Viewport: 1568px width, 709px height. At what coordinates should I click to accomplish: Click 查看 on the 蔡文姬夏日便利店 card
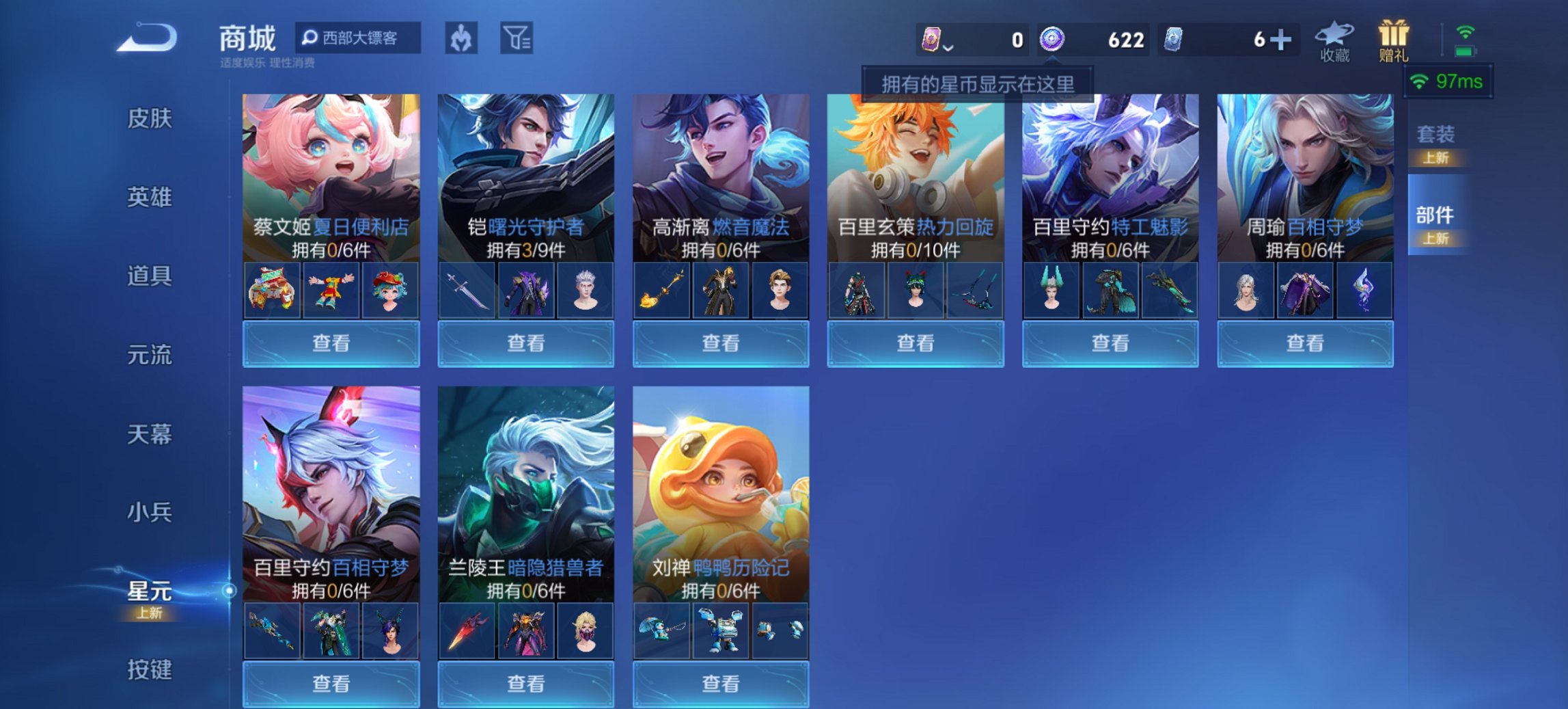click(330, 344)
